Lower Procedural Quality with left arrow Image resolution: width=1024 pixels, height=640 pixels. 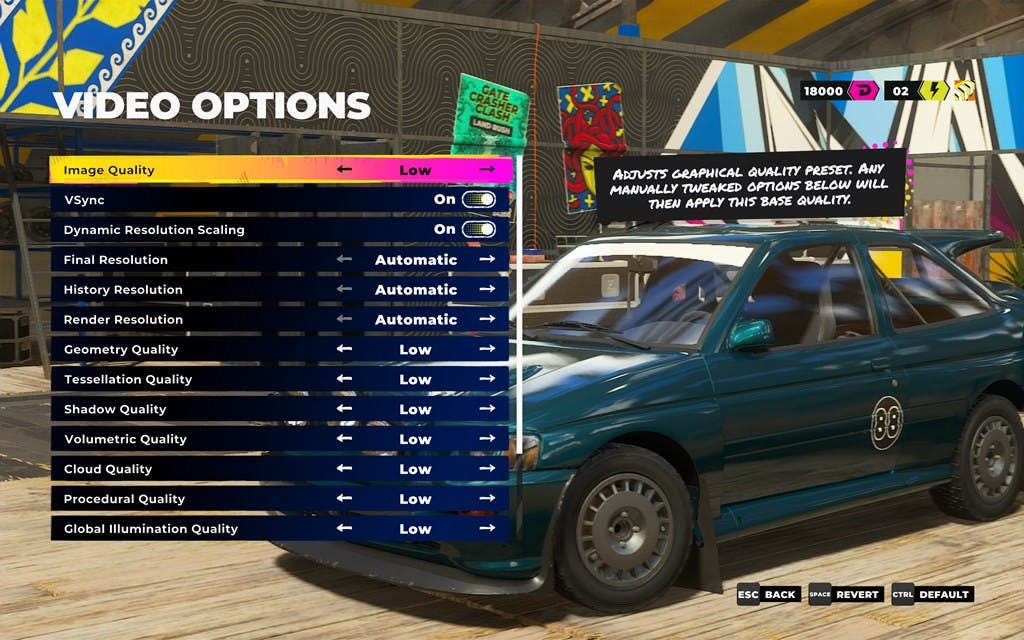344,499
